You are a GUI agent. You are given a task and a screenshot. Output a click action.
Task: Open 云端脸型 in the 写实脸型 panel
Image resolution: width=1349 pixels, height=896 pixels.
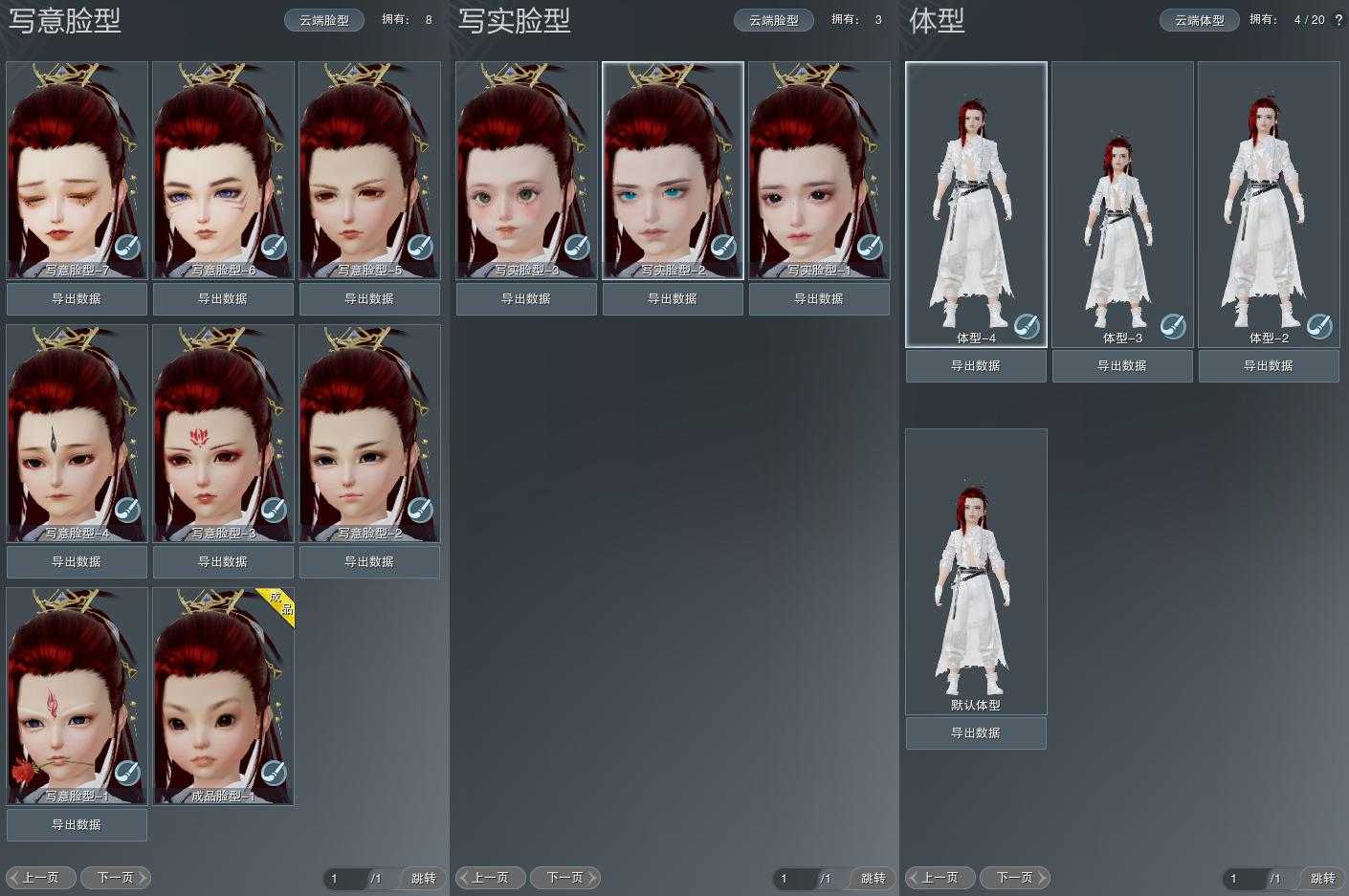(774, 20)
